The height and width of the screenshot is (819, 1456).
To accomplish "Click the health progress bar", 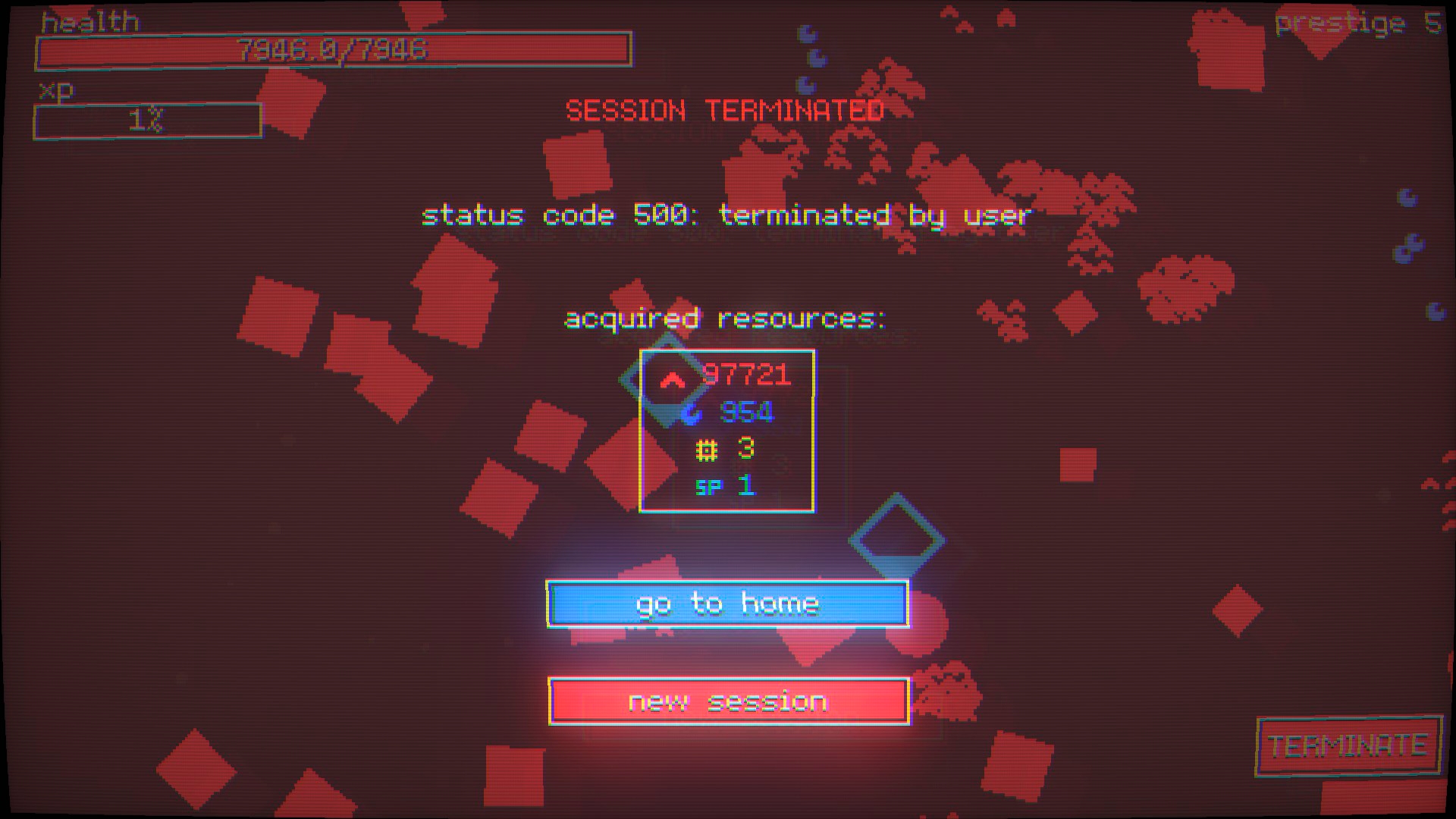I will [x=334, y=50].
